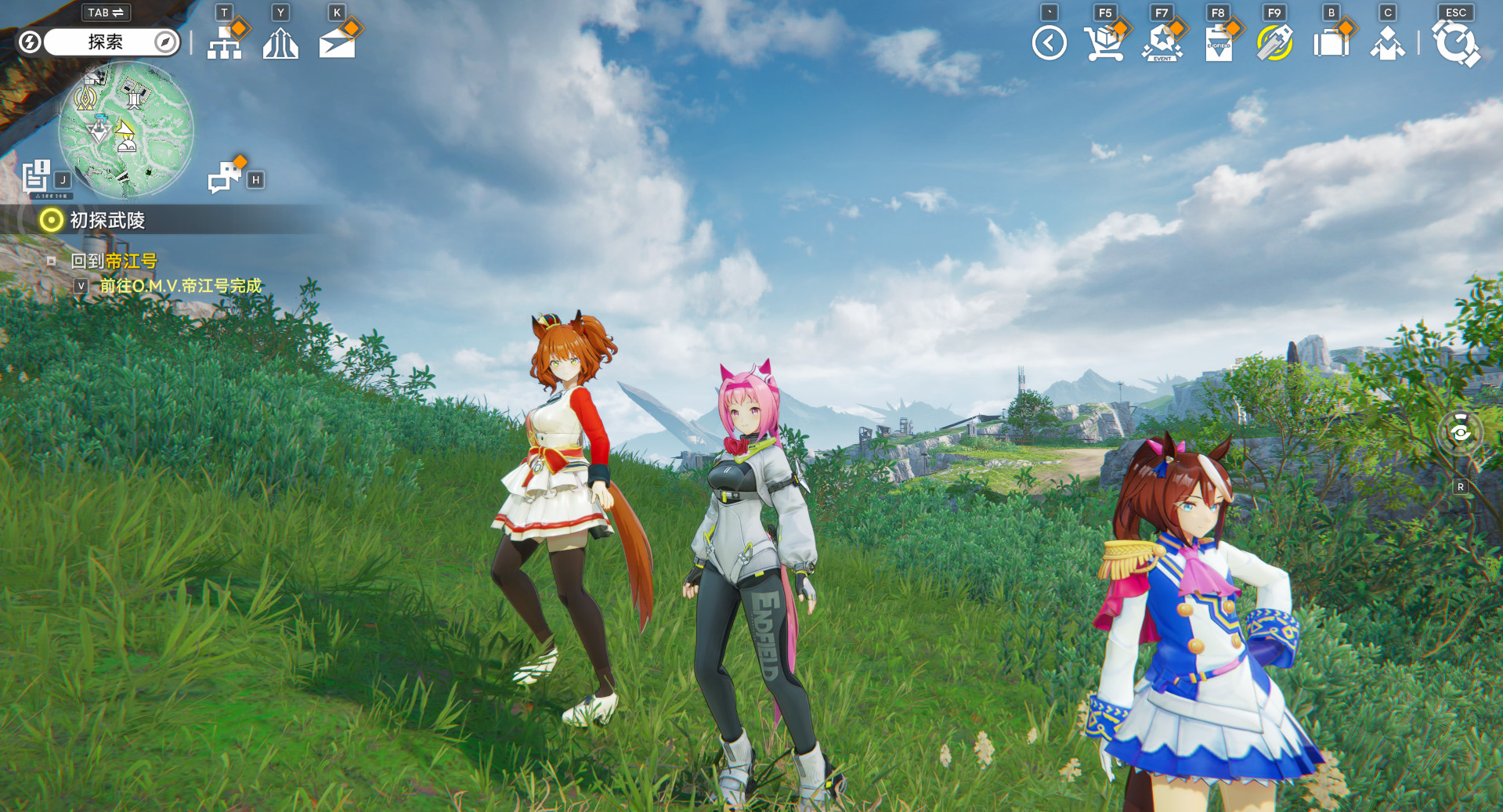This screenshot has width=1503, height=812.
Task: Open the gear-shaped system menu
Action: (1455, 43)
